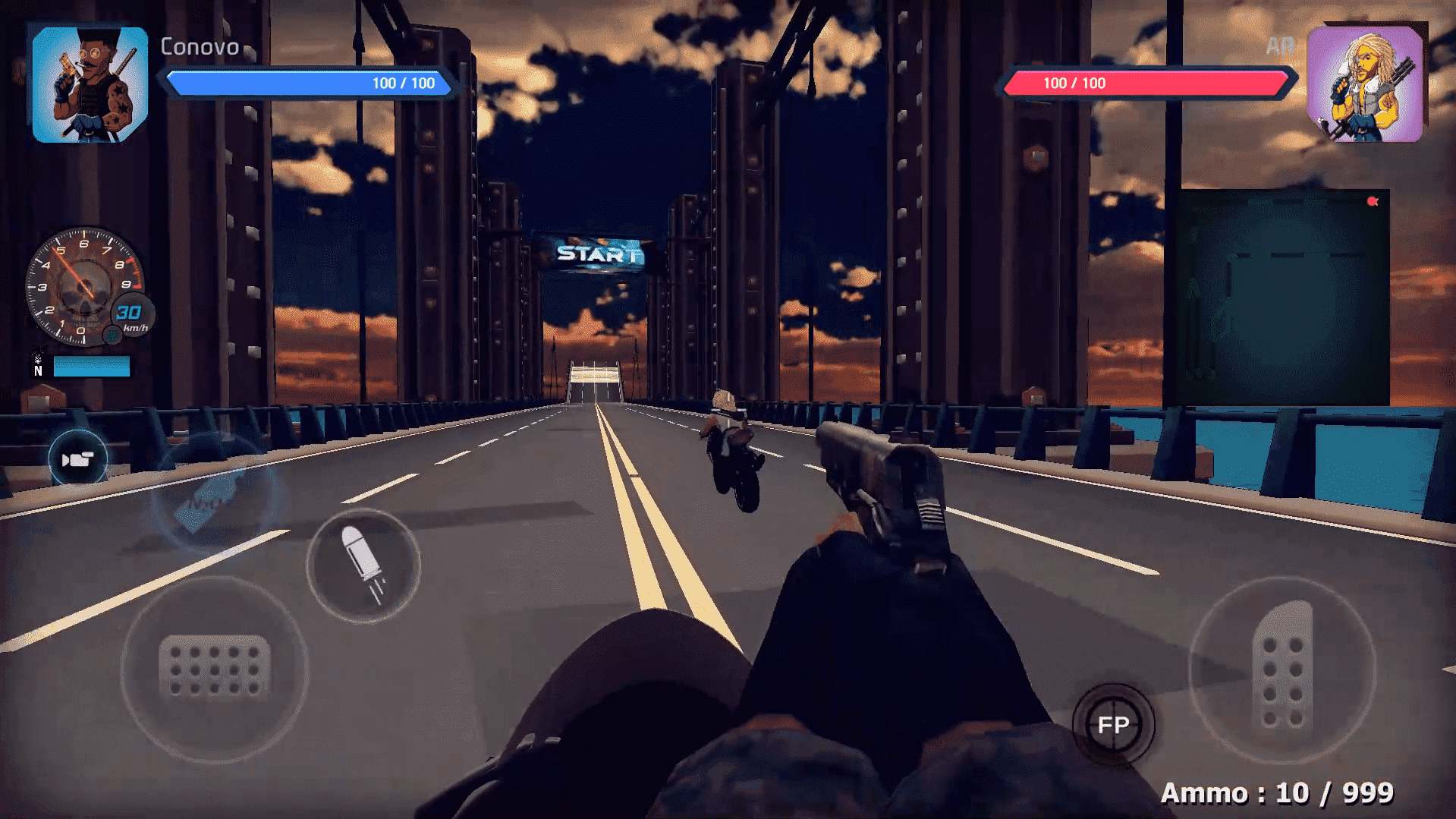This screenshot has height=819, width=1456.
Task: Activate the nitro boost button
Action: click(215, 493)
